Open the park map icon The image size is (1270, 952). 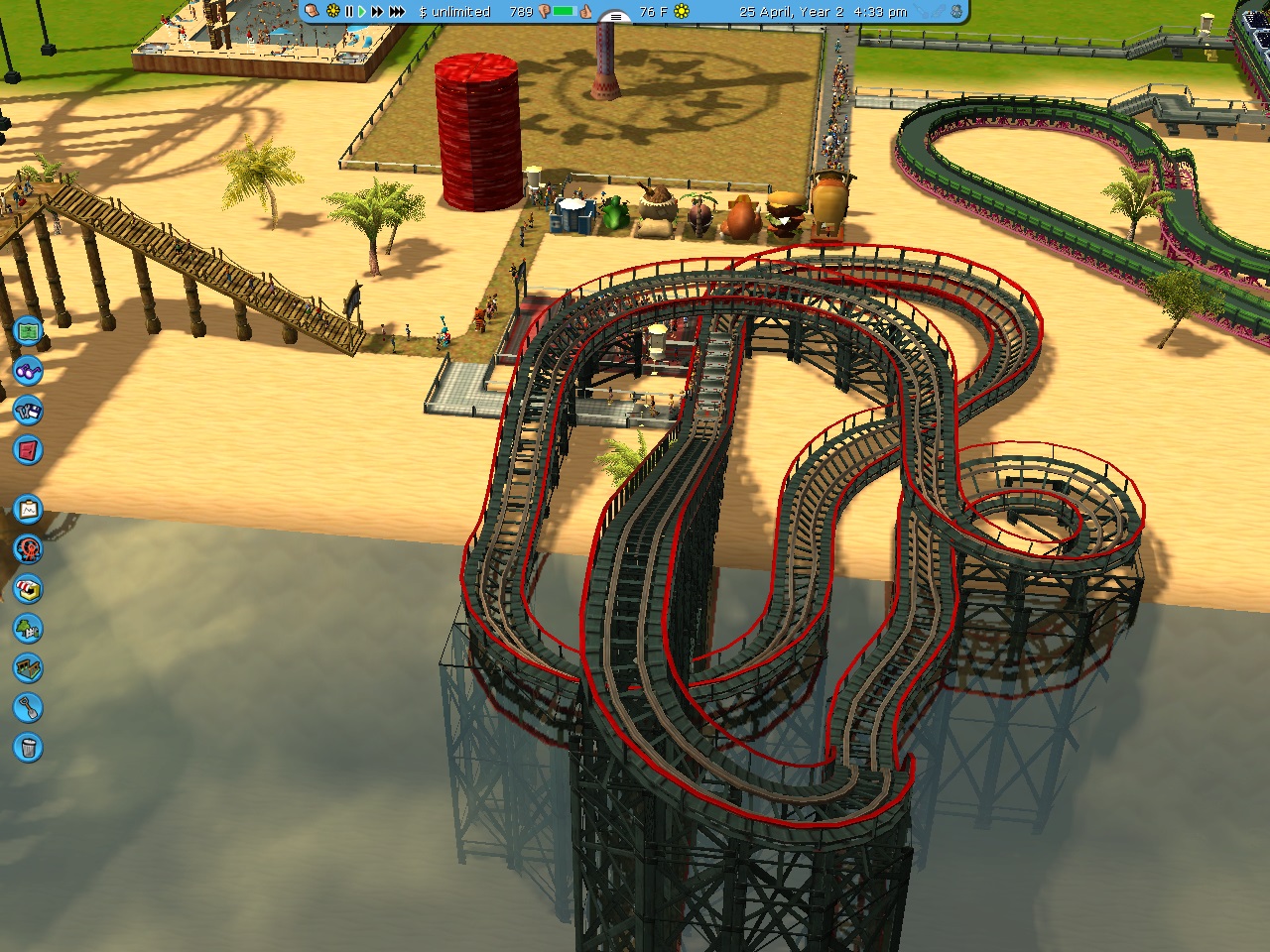(28, 330)
